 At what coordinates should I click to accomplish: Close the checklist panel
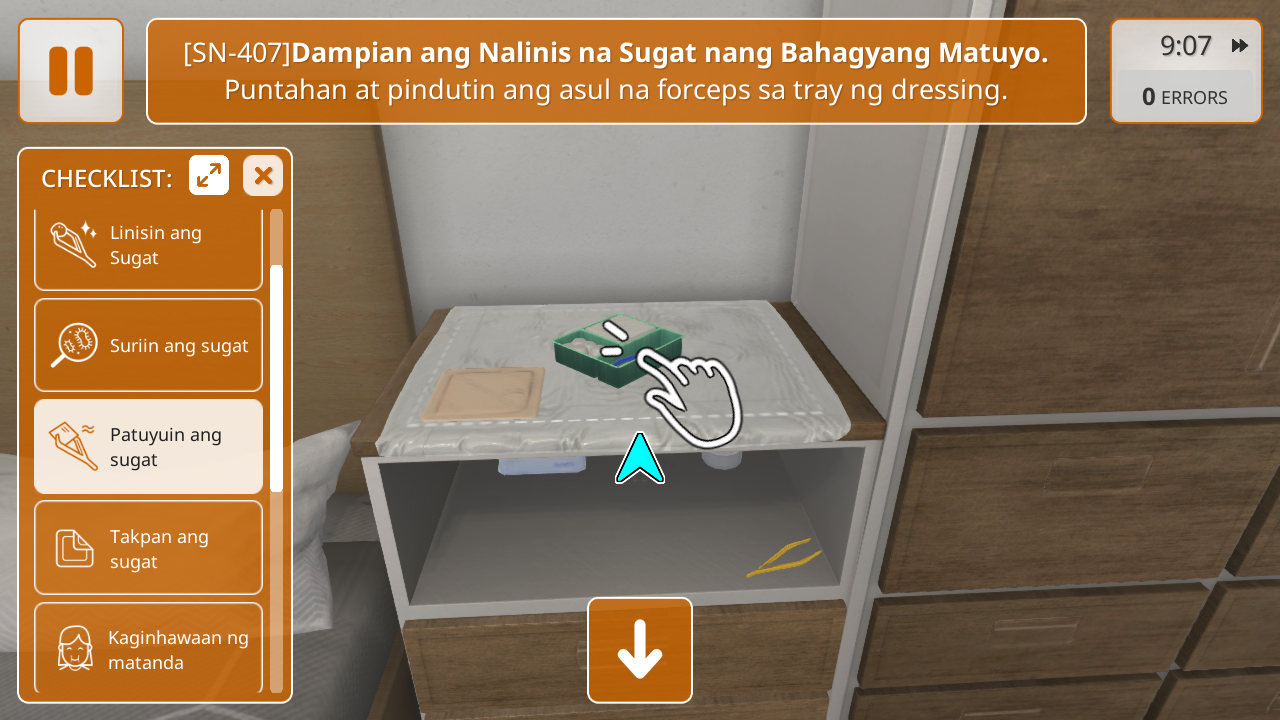[x=263, y=176]
